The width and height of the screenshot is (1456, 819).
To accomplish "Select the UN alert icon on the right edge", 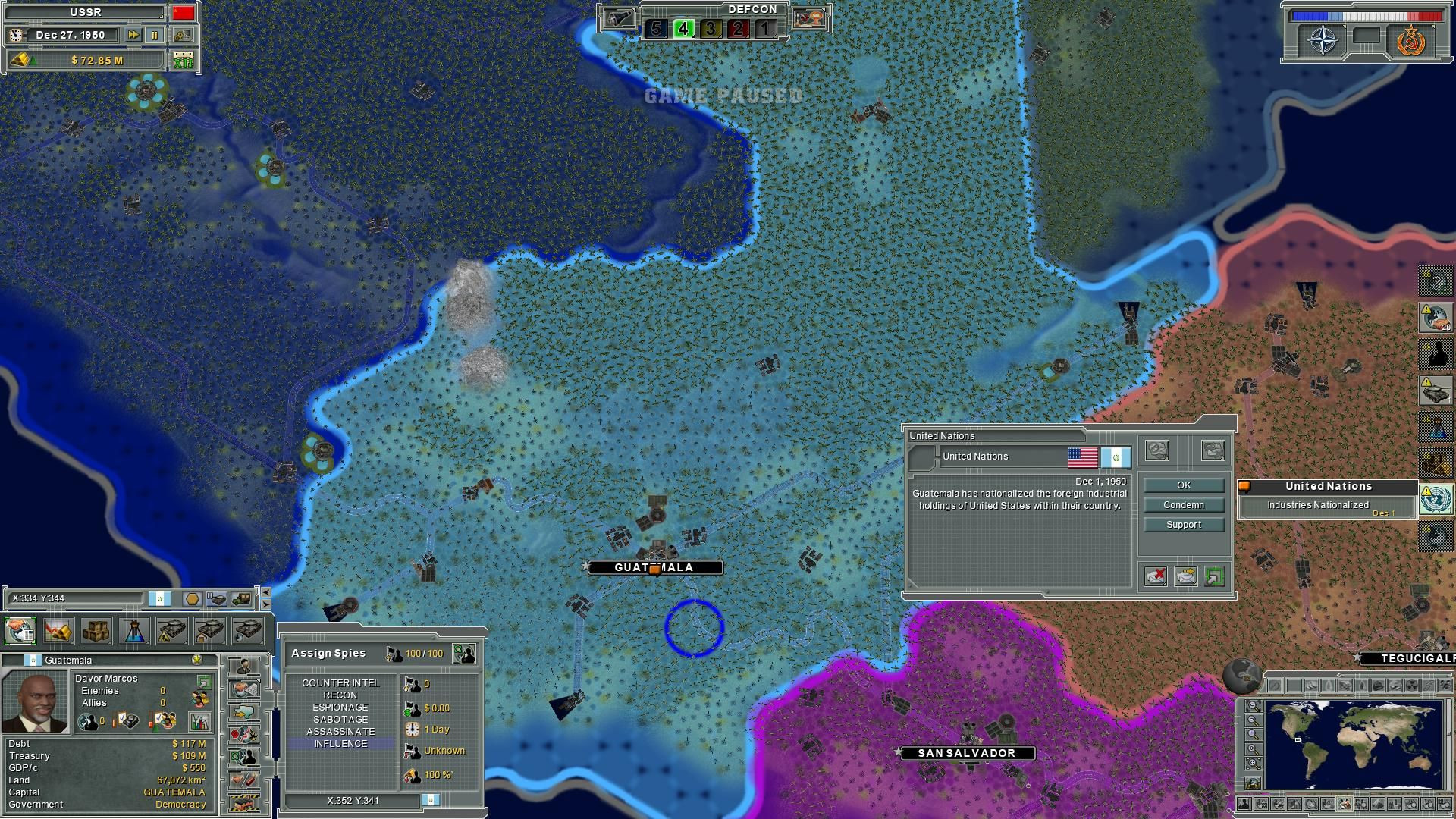I will point(1436,500).
